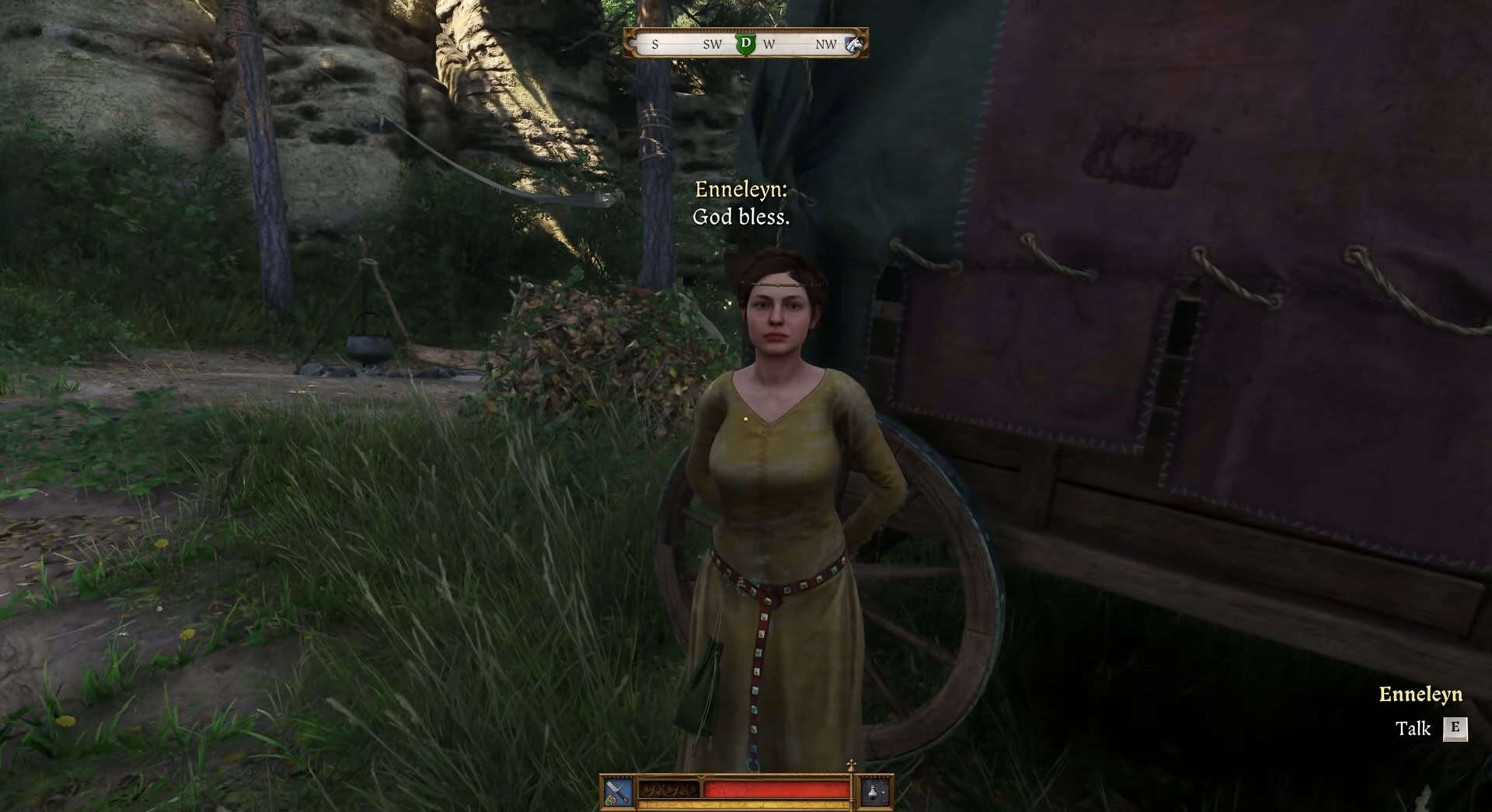Select the white horse marker on the compass
This screenshot has width=1492, height=812.
pos(854,44)
